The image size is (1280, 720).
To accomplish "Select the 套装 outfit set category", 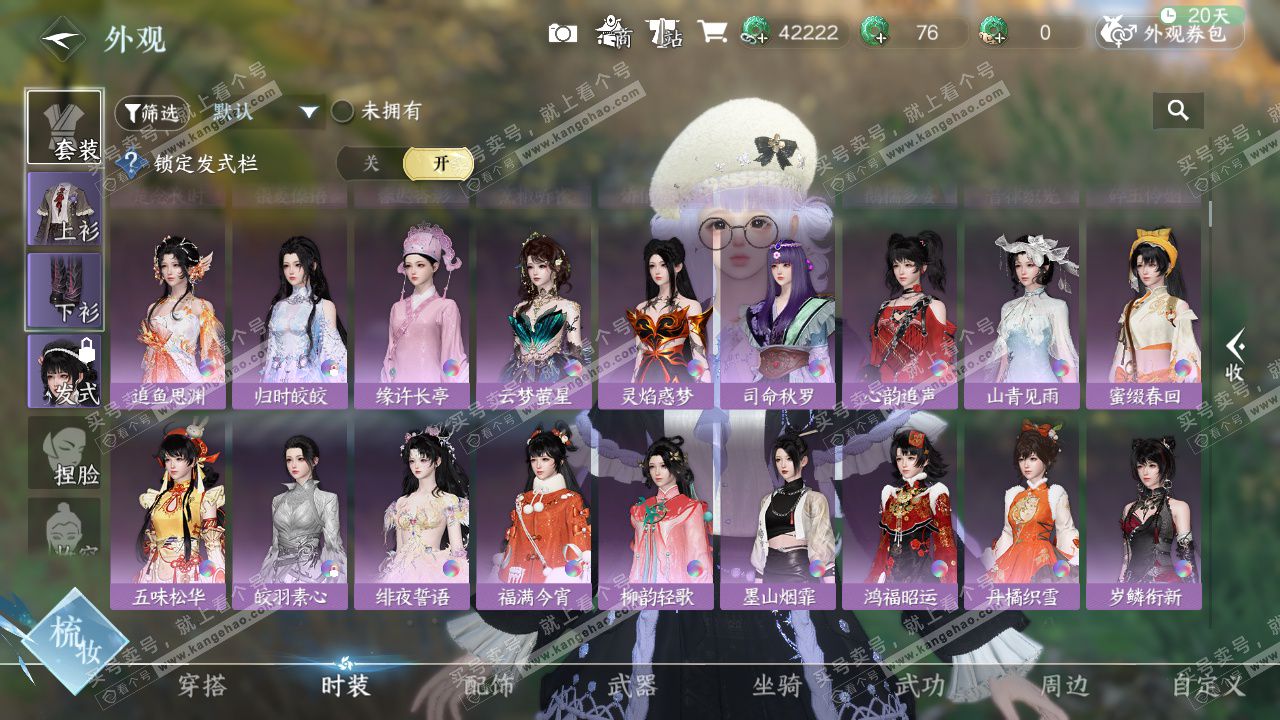I will tap(64, 127).
